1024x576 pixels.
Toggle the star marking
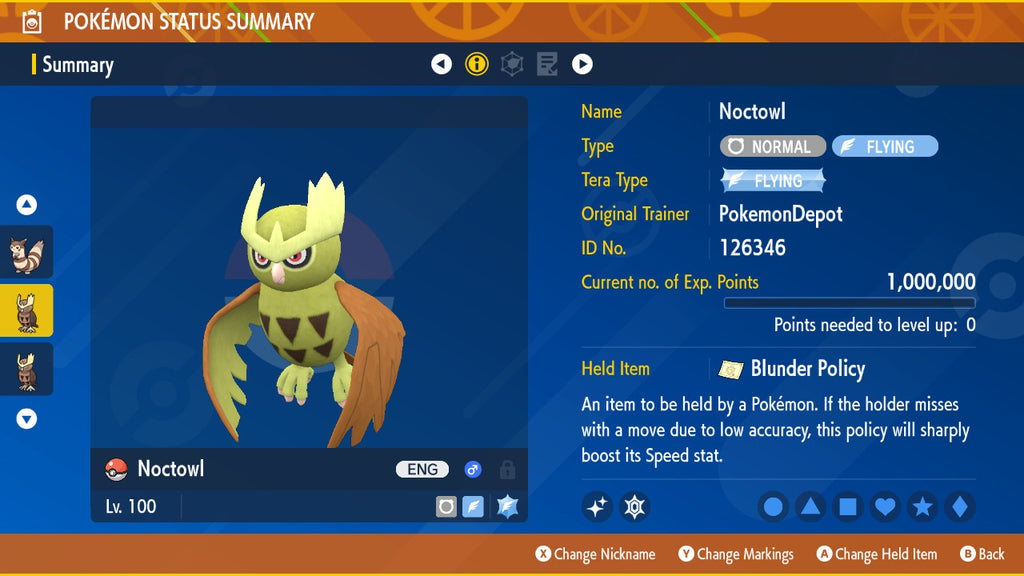coord(922,507)
